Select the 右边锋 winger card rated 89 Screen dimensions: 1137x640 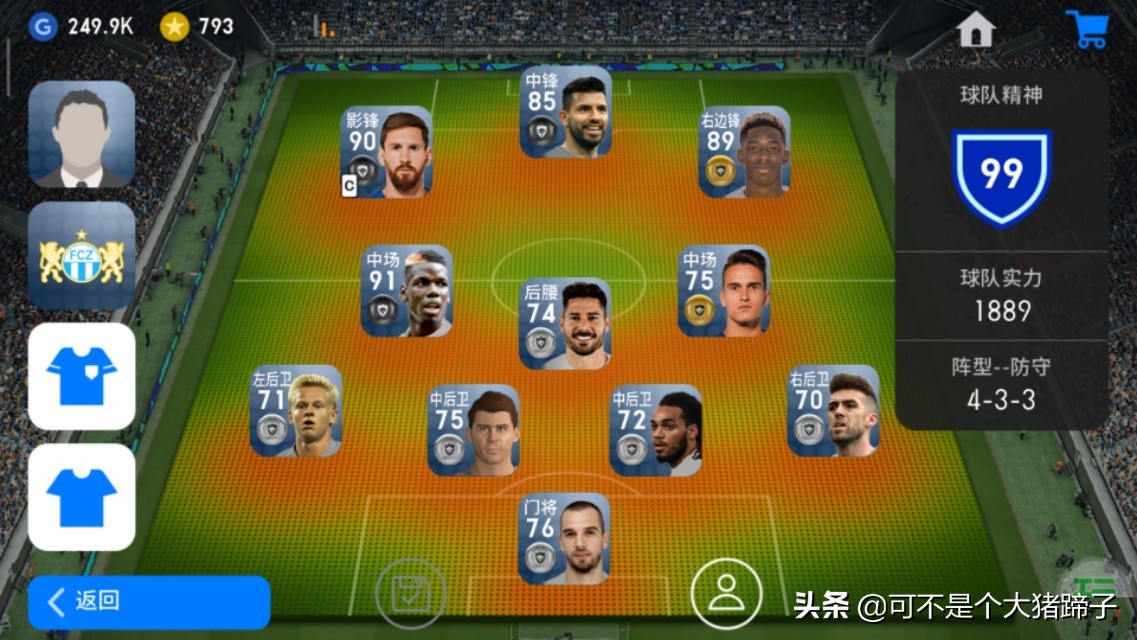[x=744, y=152]
